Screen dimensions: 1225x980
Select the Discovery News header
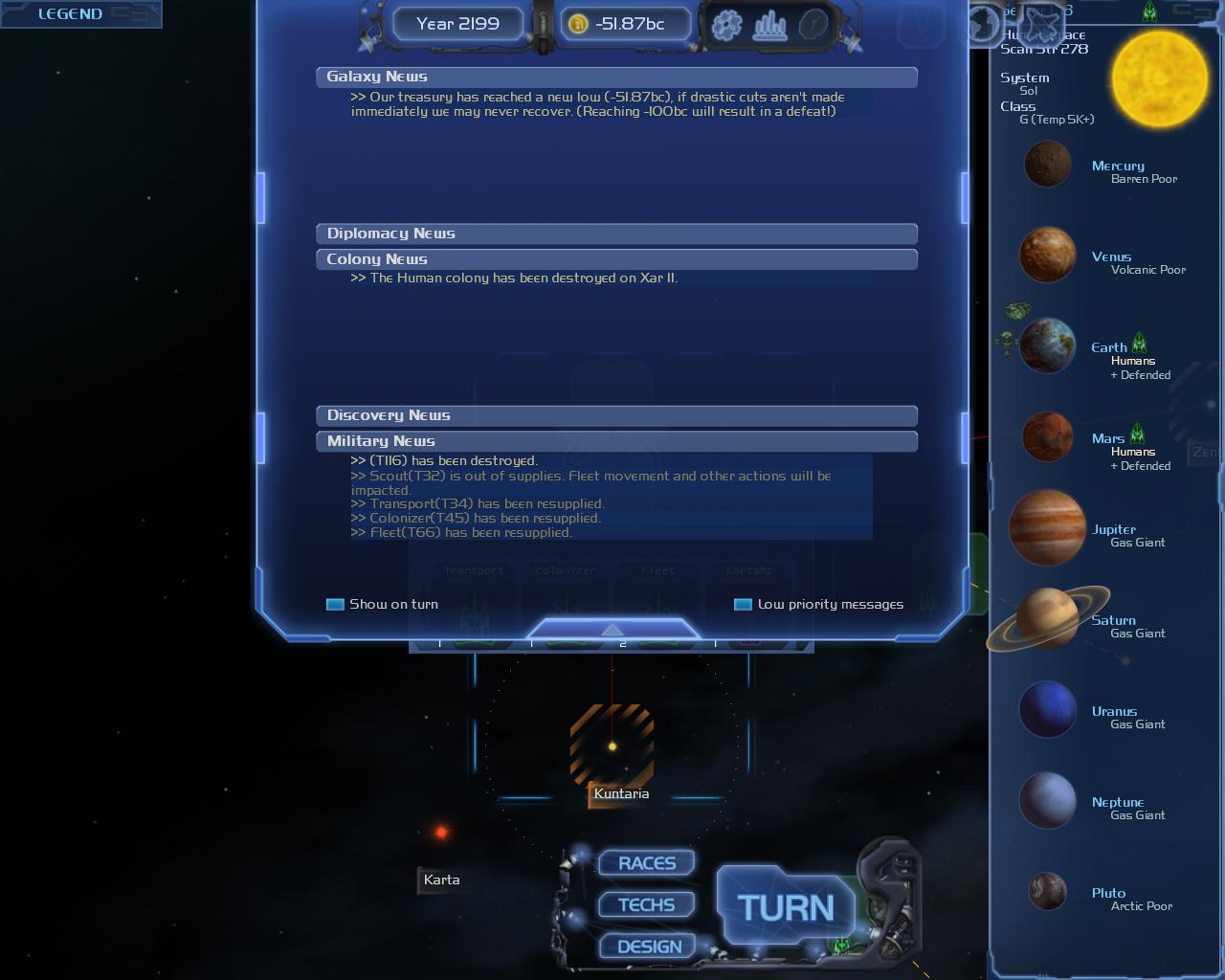click(616, 415)
